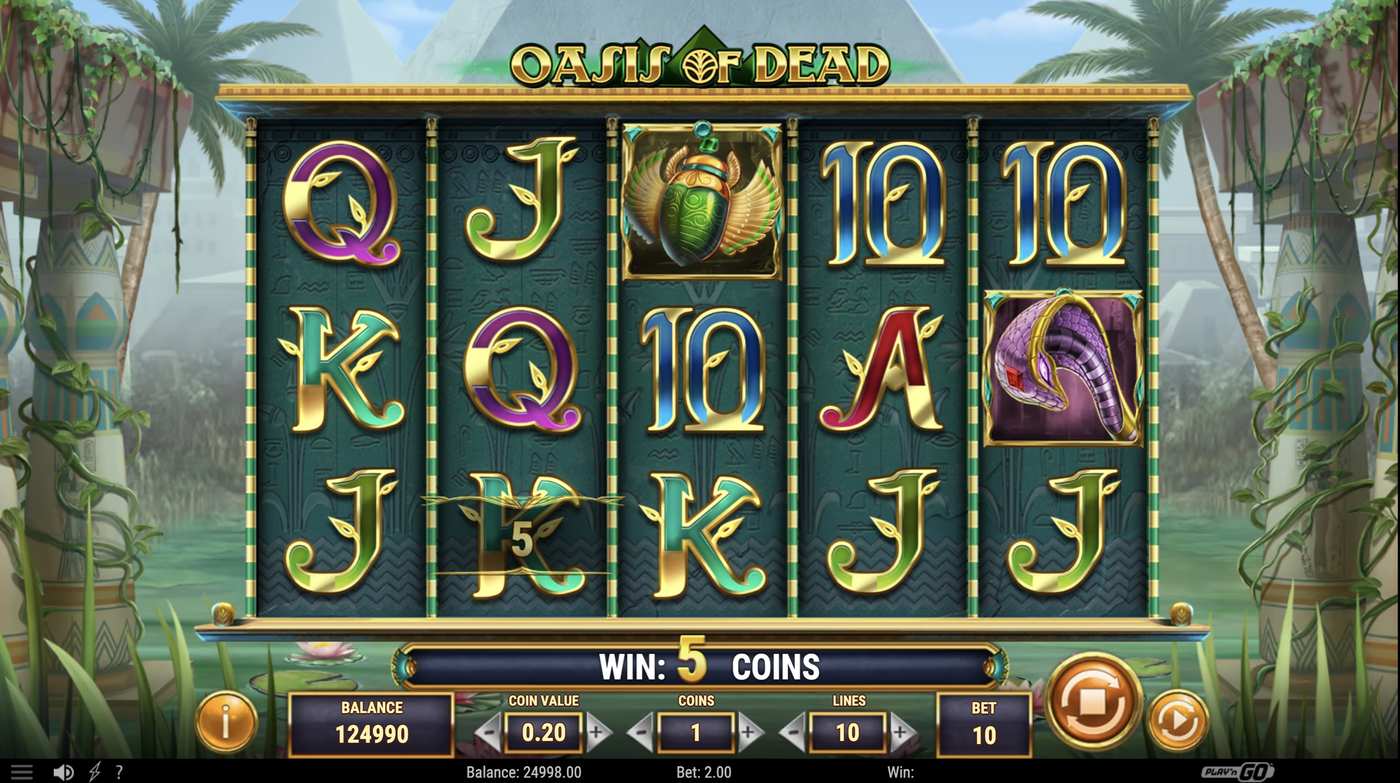Decrease Lines with the minus arrow
1400x783 pixels.
point(793,732)
